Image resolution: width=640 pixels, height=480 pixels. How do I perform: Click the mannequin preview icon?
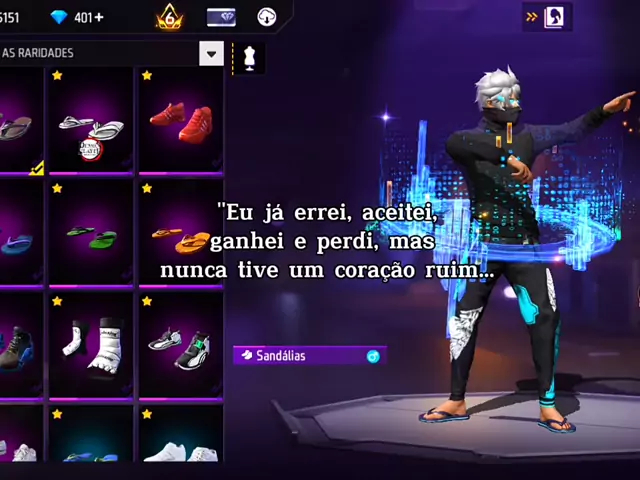[x=249, y=56]
